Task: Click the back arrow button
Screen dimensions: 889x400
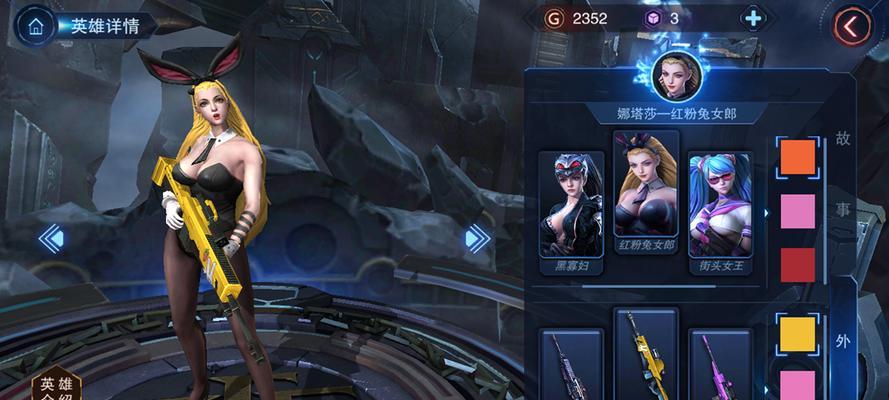Action: coord(852,26)
